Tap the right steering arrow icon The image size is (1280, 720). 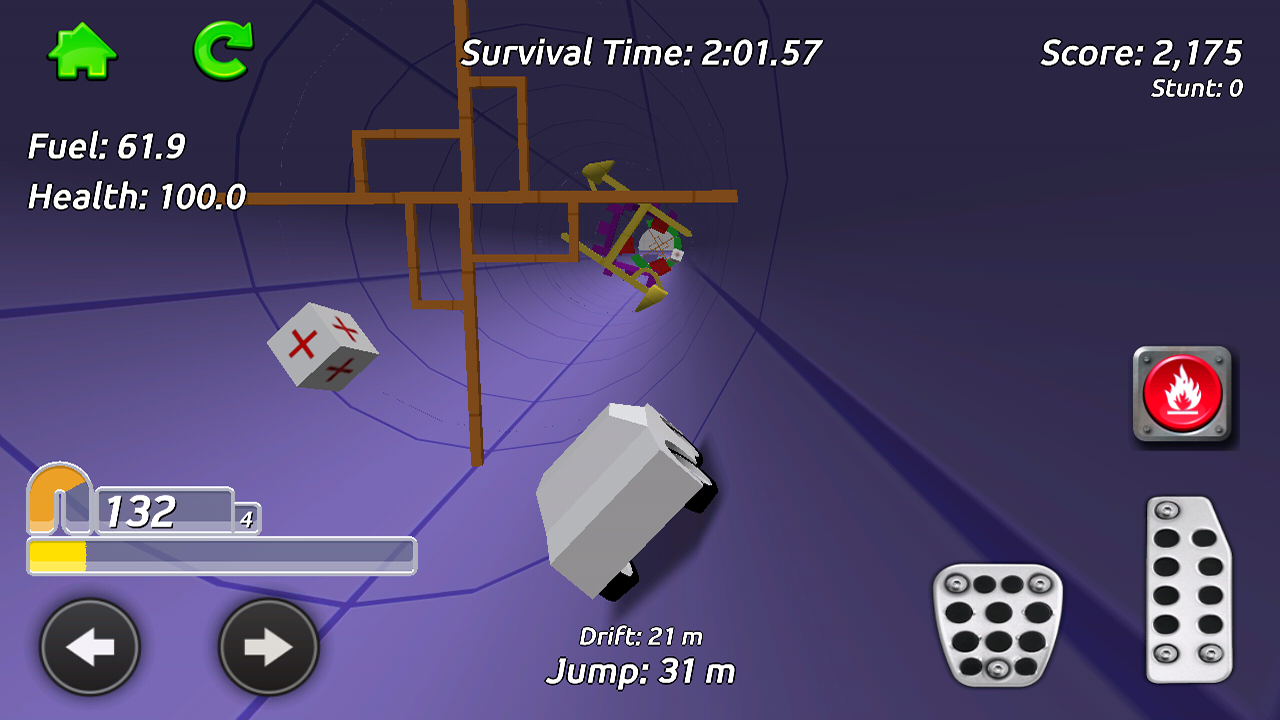(267, 647)
